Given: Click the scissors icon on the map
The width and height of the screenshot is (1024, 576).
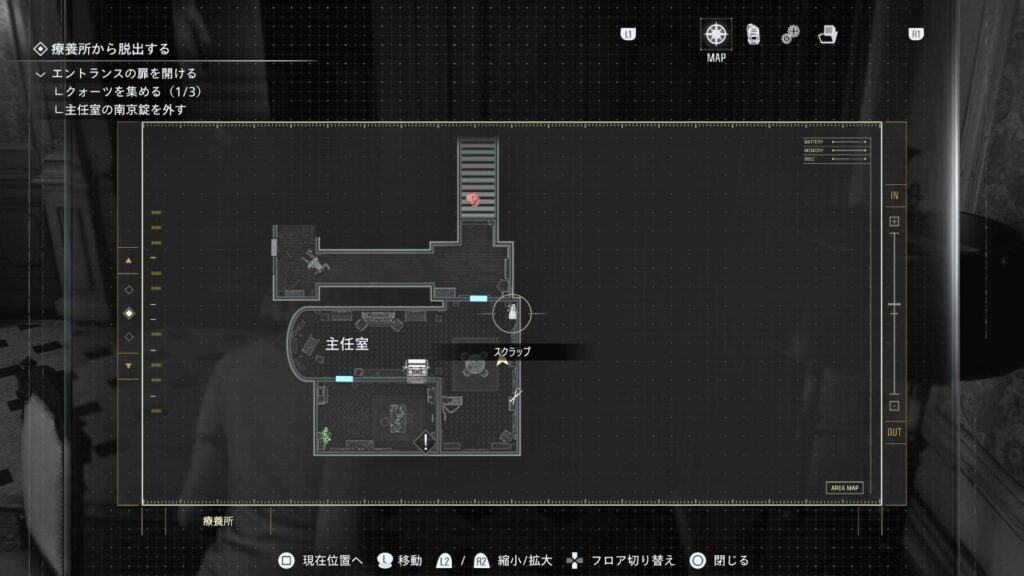Looking at the screenshot, I should (514, 398).
